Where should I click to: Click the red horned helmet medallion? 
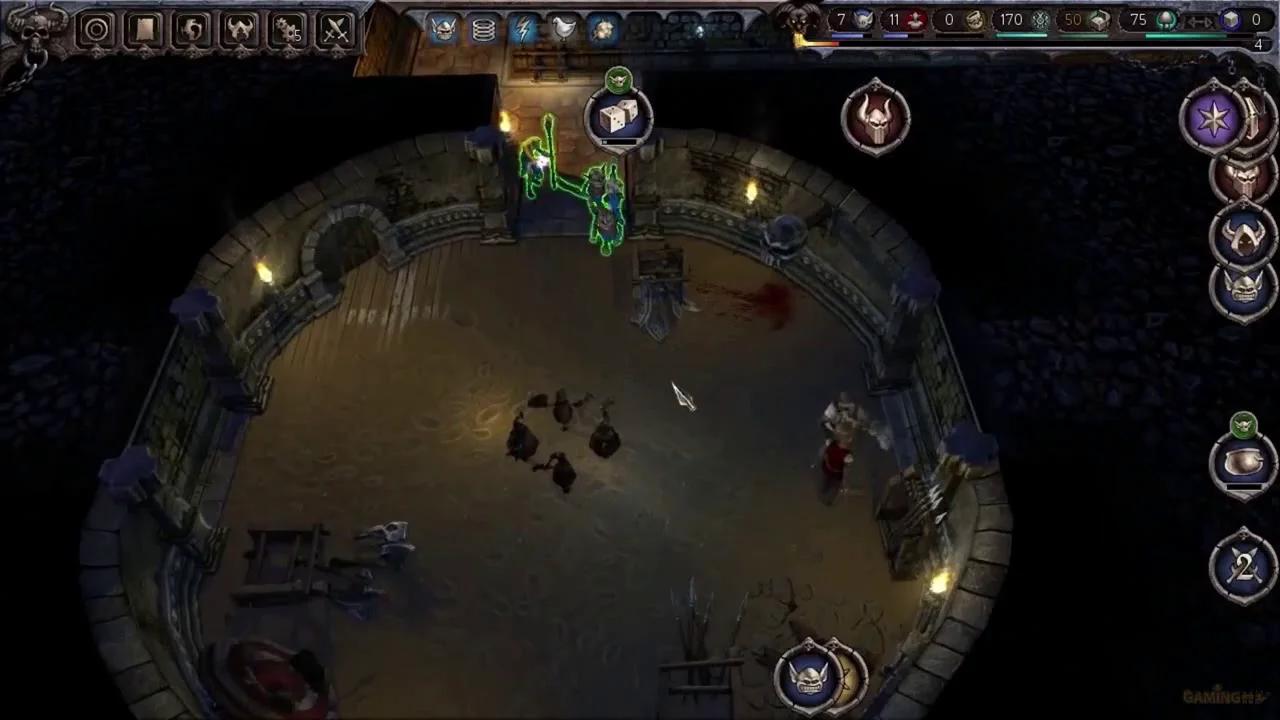coord(876,117)
